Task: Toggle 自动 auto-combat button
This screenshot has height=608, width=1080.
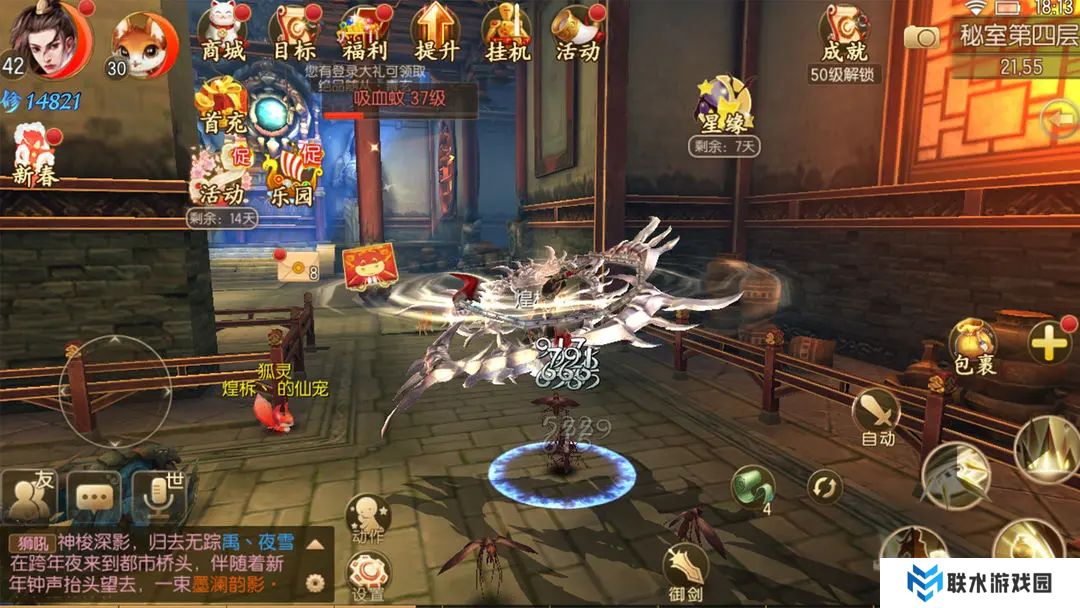Action: coord(877,415)
